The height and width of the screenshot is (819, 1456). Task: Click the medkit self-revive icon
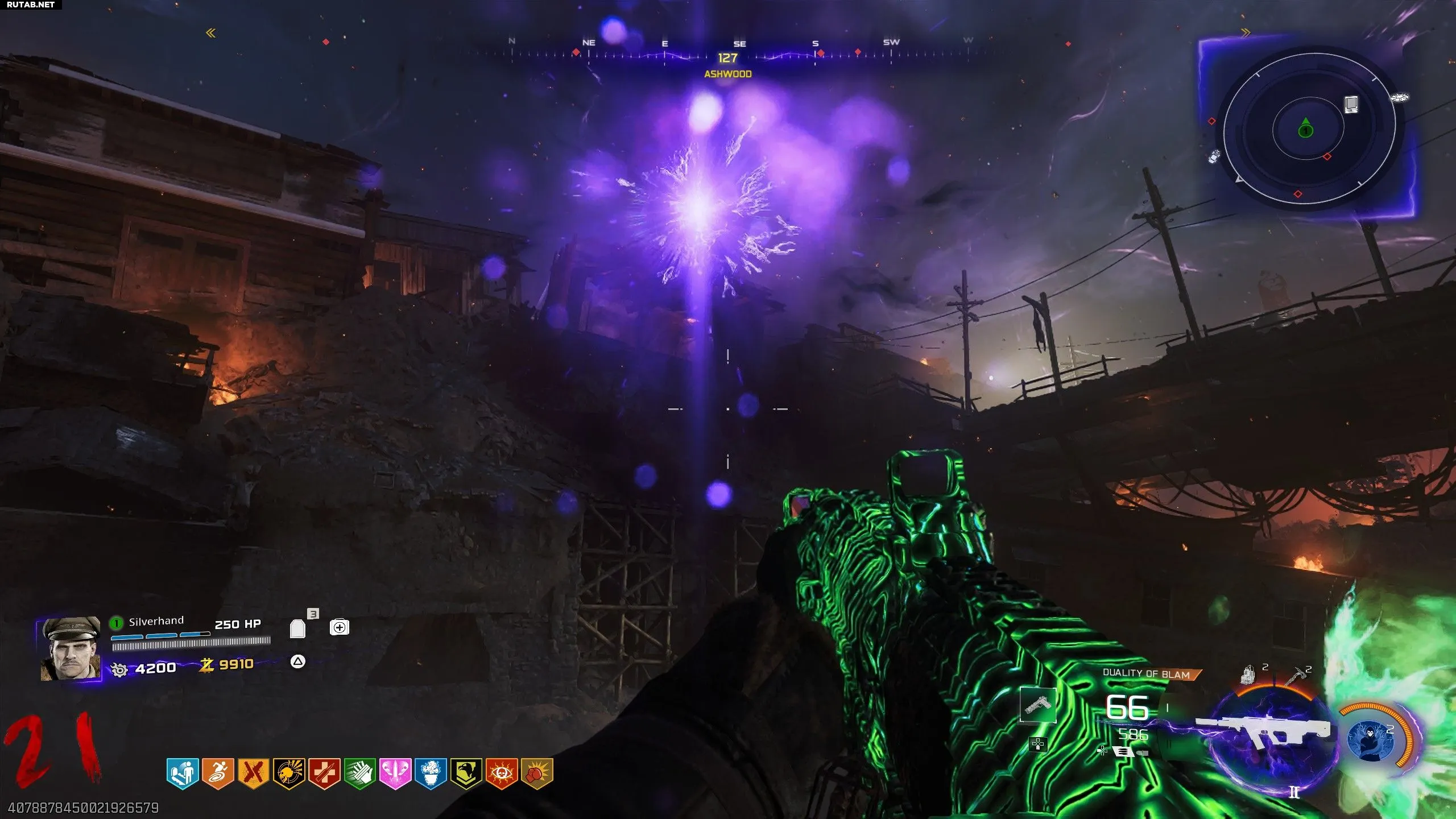coord(340,627)
